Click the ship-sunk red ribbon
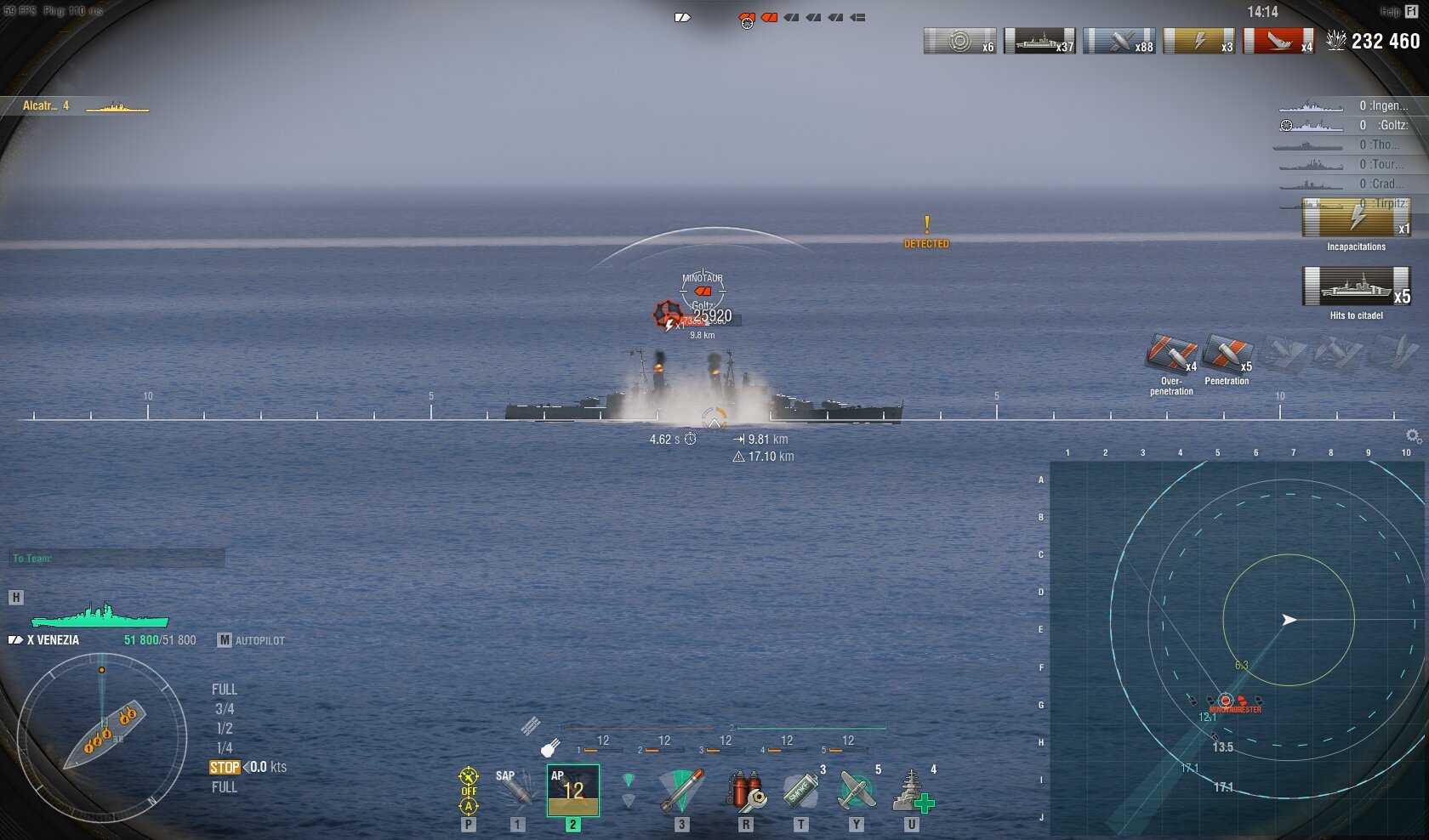This screenshot has height=840, width=1429. click(1279, 41)
